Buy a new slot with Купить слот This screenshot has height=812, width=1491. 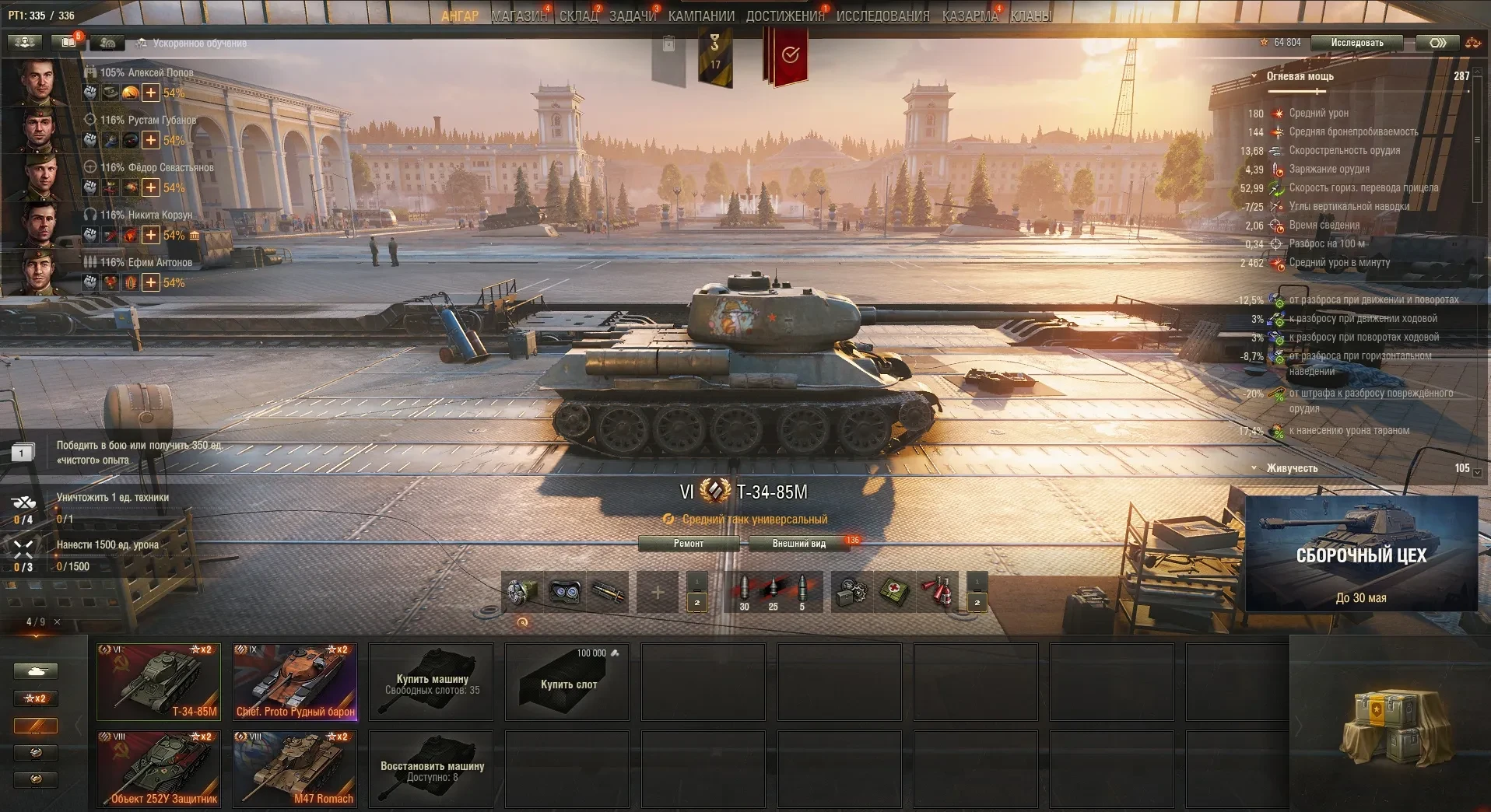(x=568, y=682)
